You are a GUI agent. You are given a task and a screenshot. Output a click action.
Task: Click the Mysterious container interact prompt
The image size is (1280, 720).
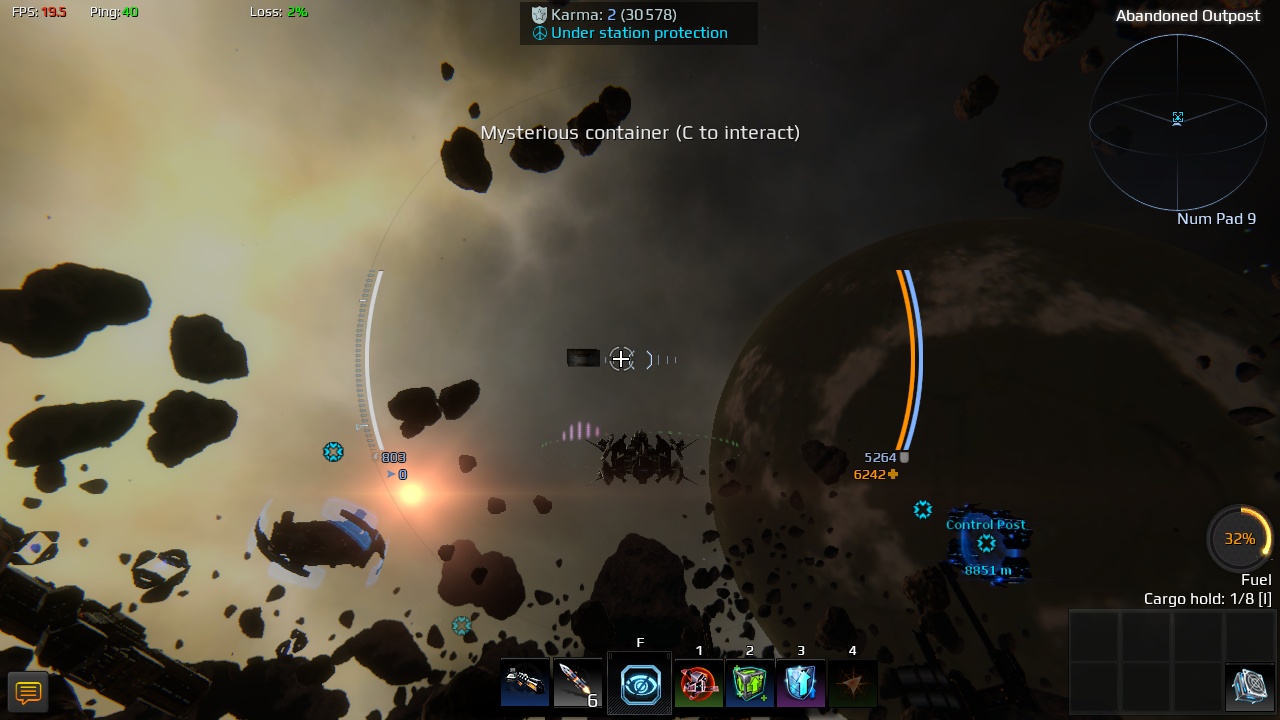coord(640,132)
